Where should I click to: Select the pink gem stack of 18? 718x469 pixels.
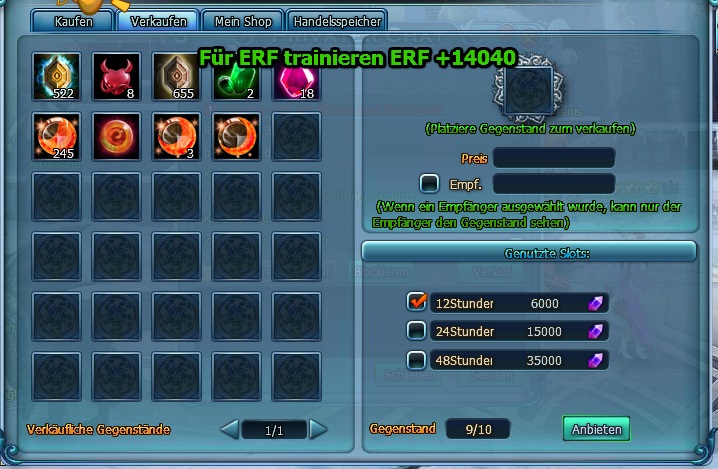296,77
